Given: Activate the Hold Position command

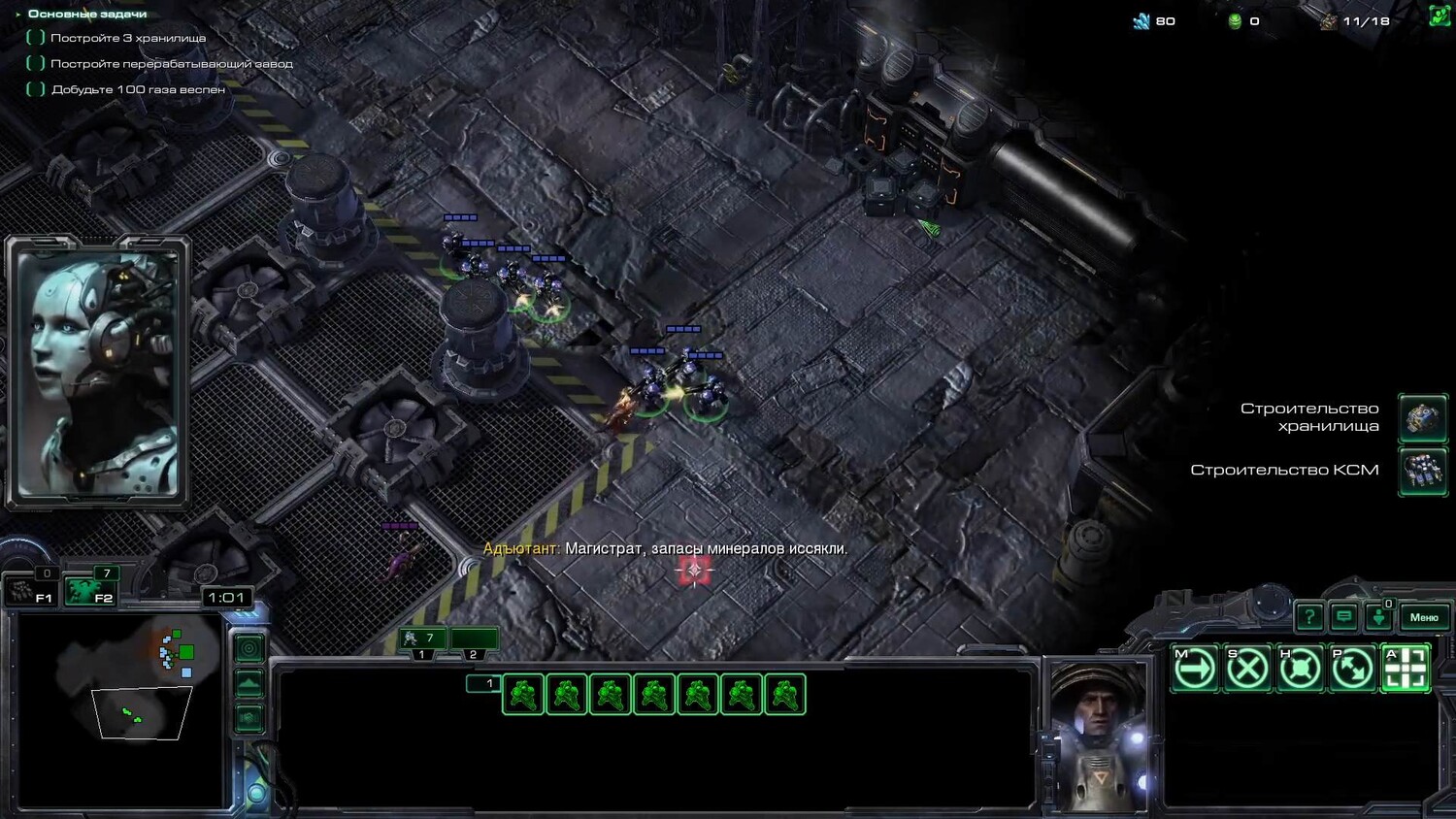Looking at the screenshot, I should (x=1300, y=669).
